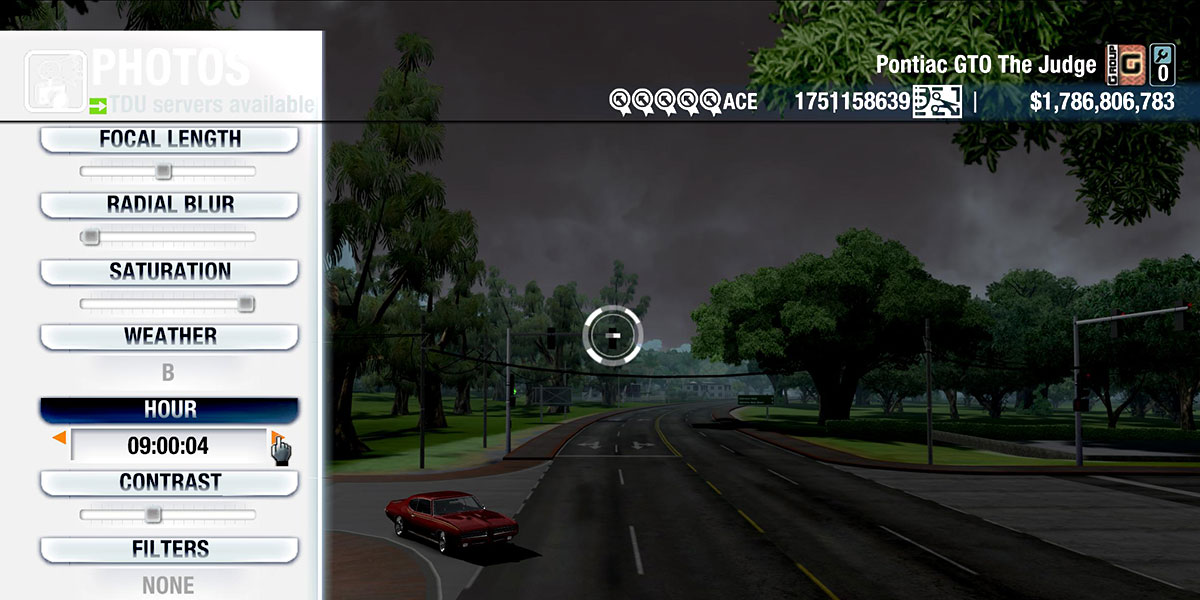Select the Focal Length option
The height and width of the screenshot is (600, 1200).
[x=169, y=139]
